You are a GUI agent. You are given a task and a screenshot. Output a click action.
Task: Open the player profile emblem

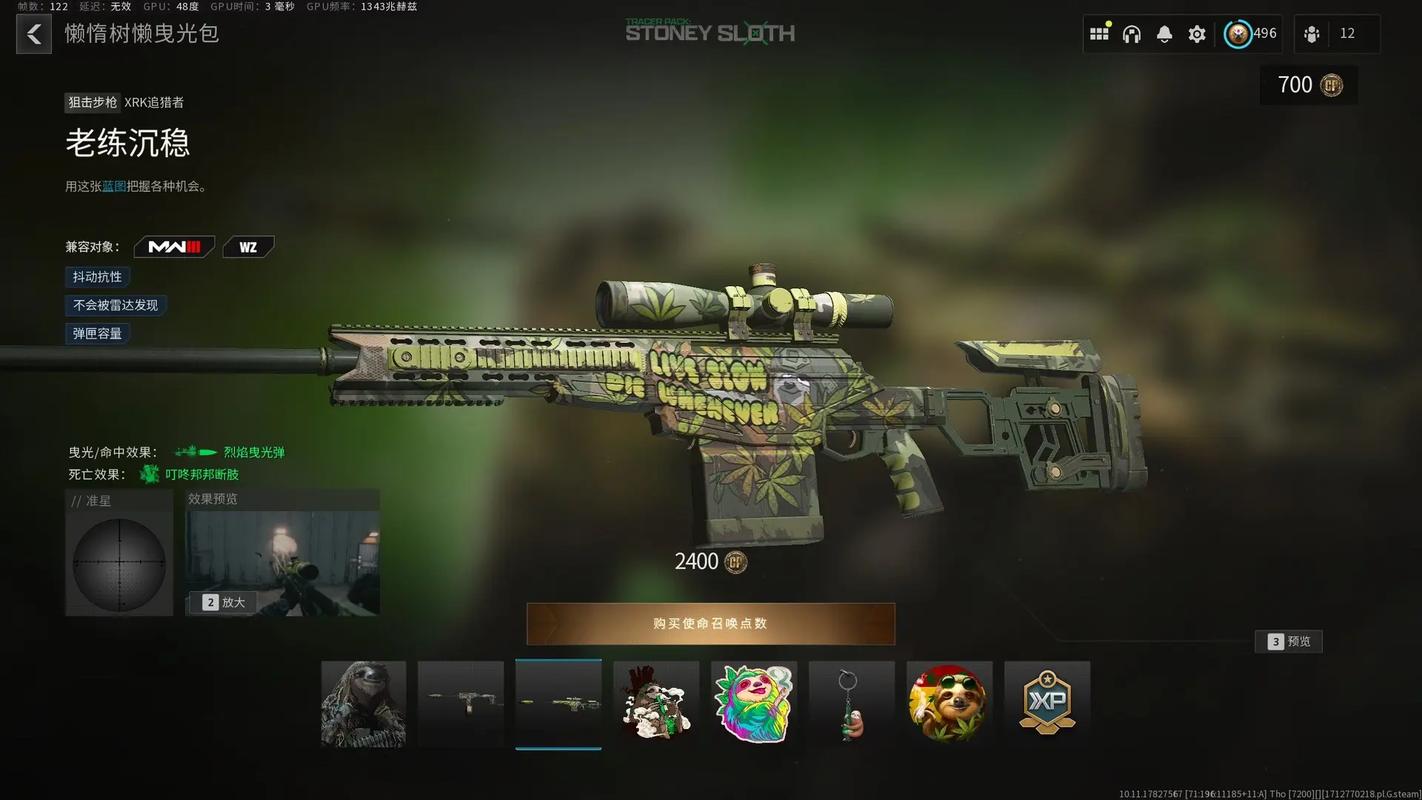1238,34
